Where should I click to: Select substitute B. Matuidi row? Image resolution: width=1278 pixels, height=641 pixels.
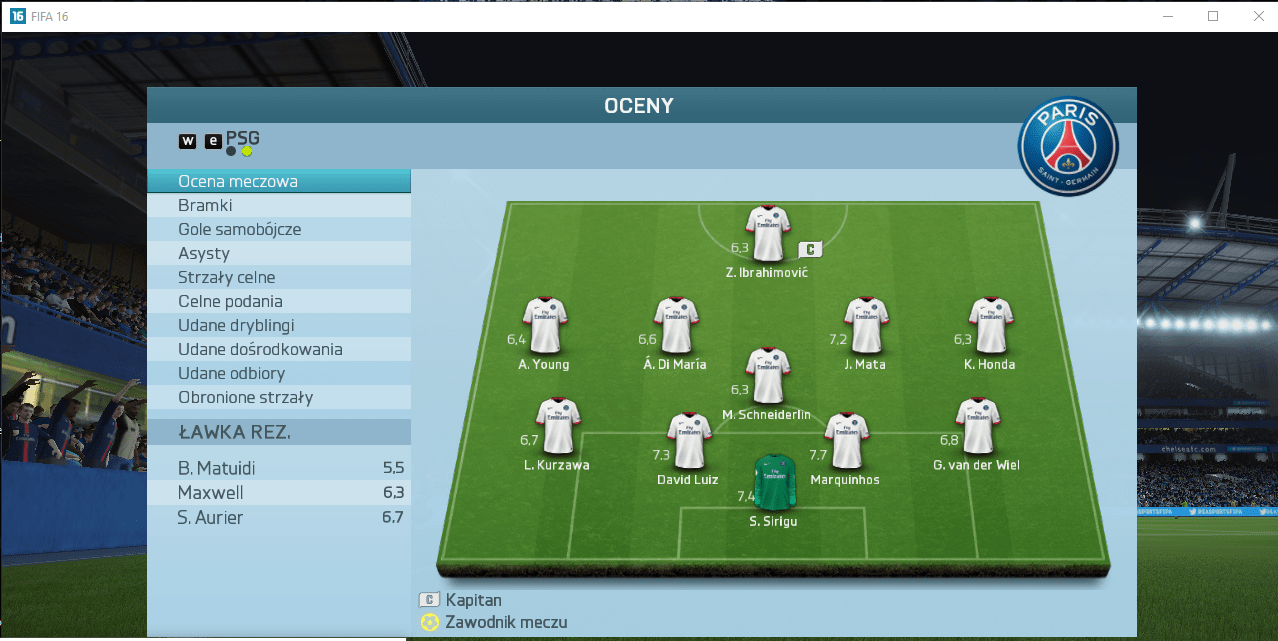click(x=278, y=468)
